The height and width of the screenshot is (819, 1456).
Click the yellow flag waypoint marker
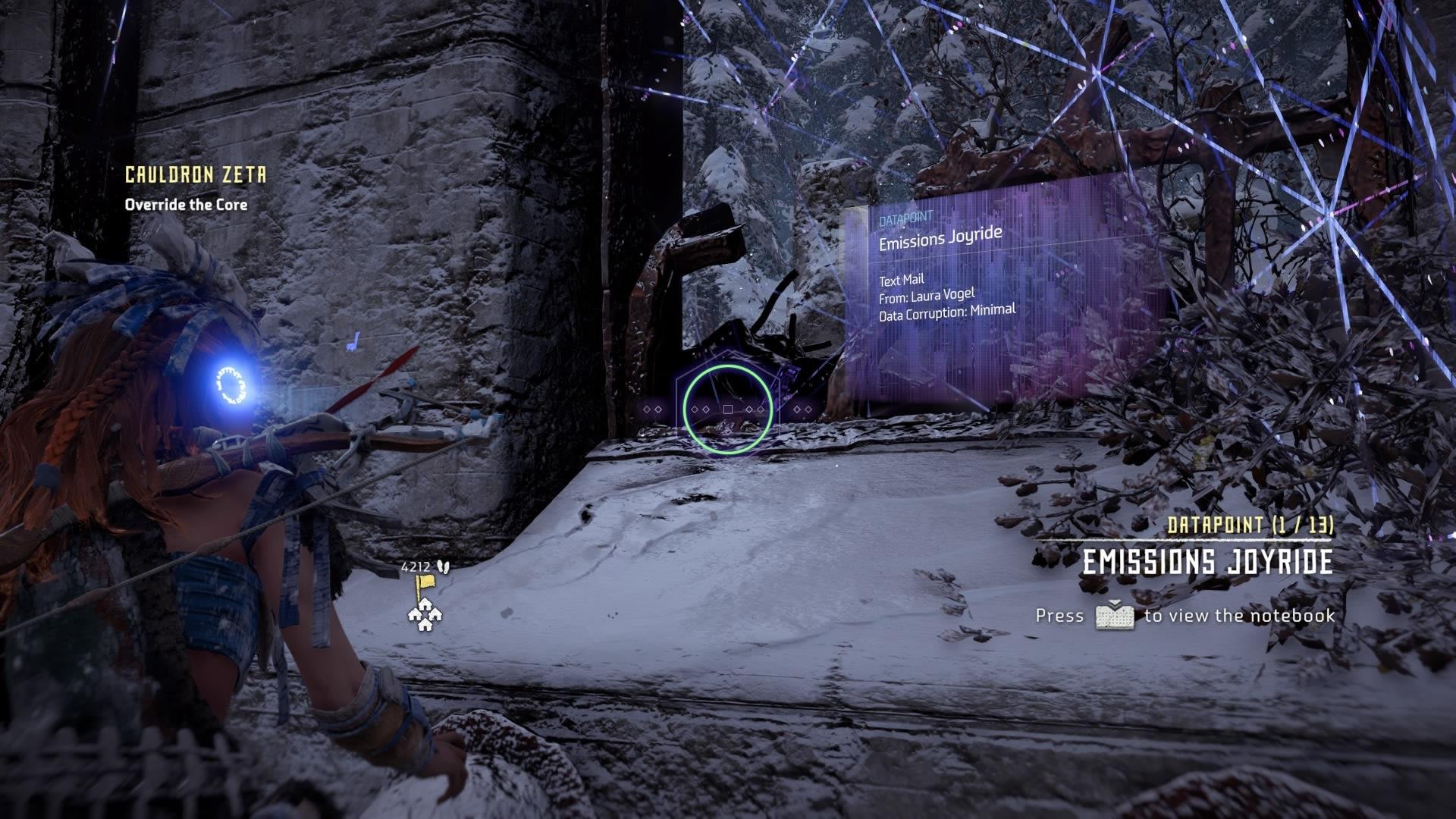(x=425, y=585)
